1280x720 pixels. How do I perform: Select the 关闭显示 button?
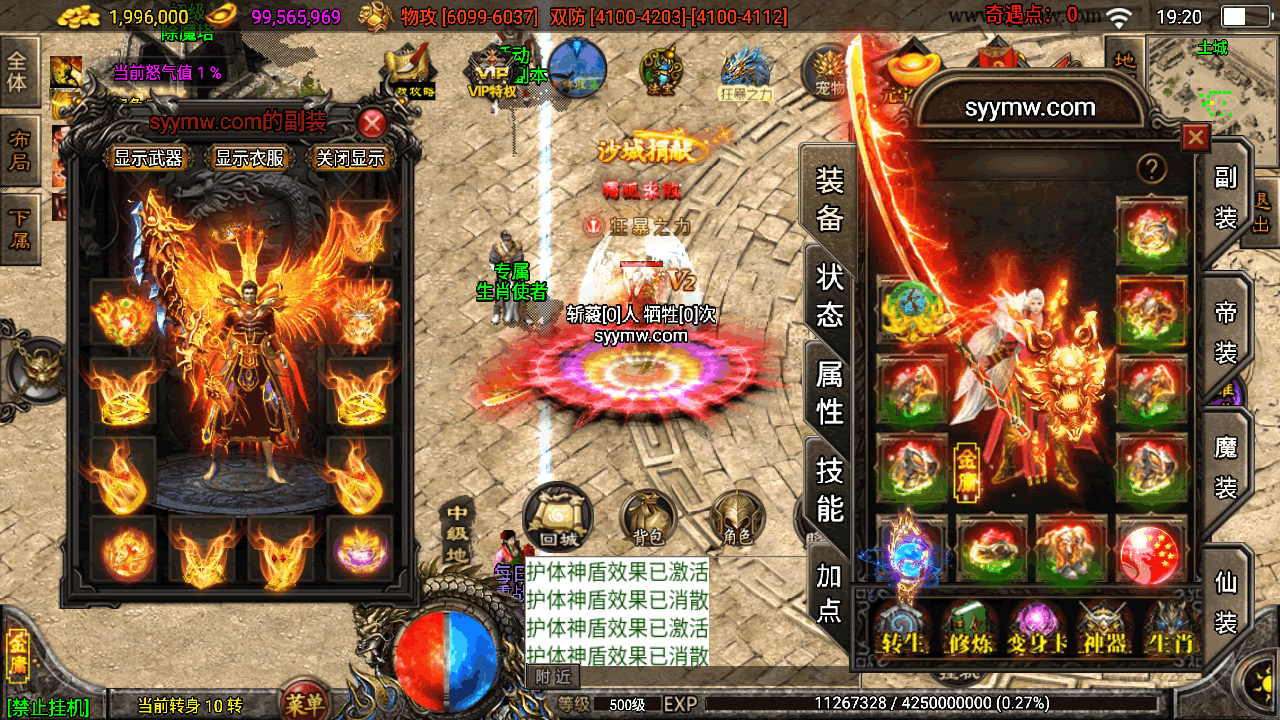click(x=350, y=158)
